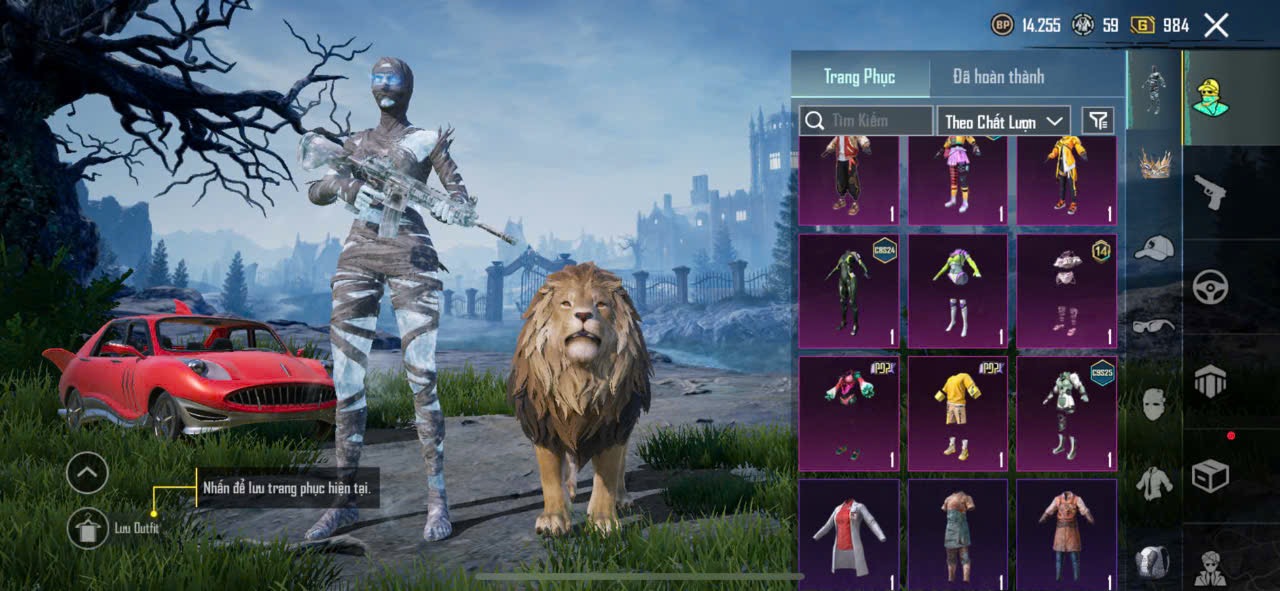Viewport: 1280px width, 591px height.
Task: Pick the yellow shirt and shorts outfit
Action: [957, 413]
